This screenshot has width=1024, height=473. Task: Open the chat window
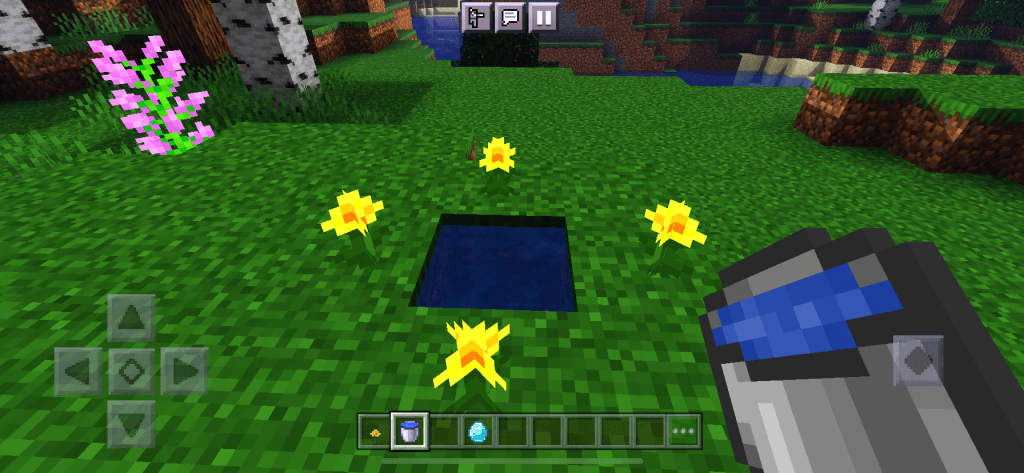point(509,17)
